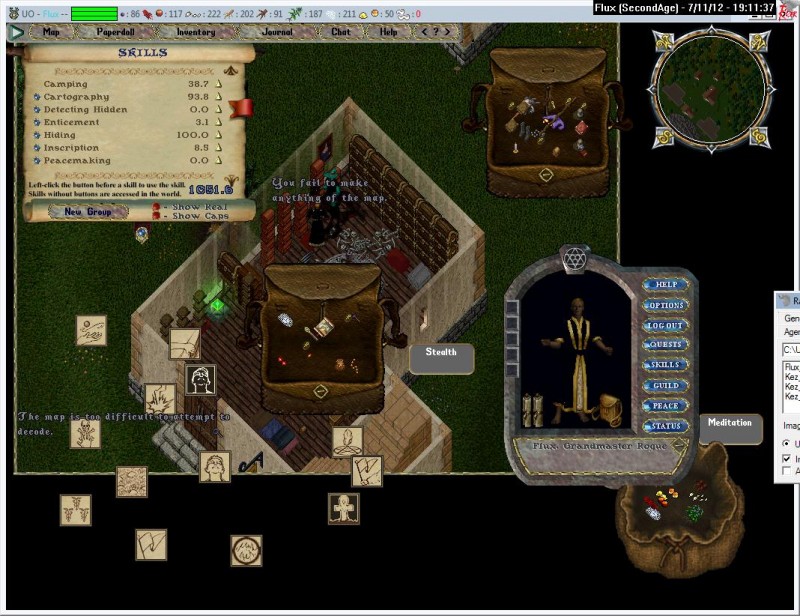Screen dimensions: 800x616
Task: Open Options on the paperdoll
Action: 665,305
